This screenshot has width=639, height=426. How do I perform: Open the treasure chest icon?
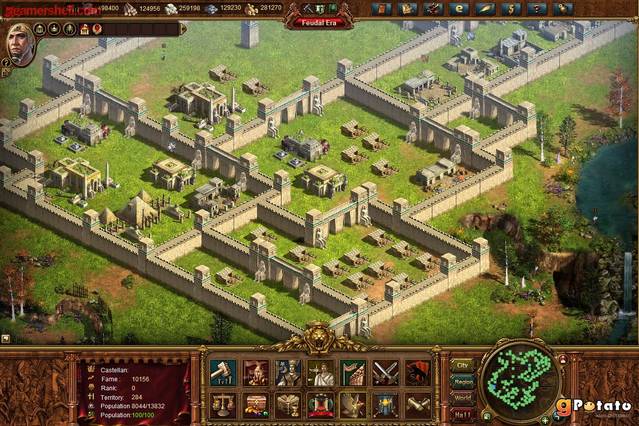pos(256,405)
